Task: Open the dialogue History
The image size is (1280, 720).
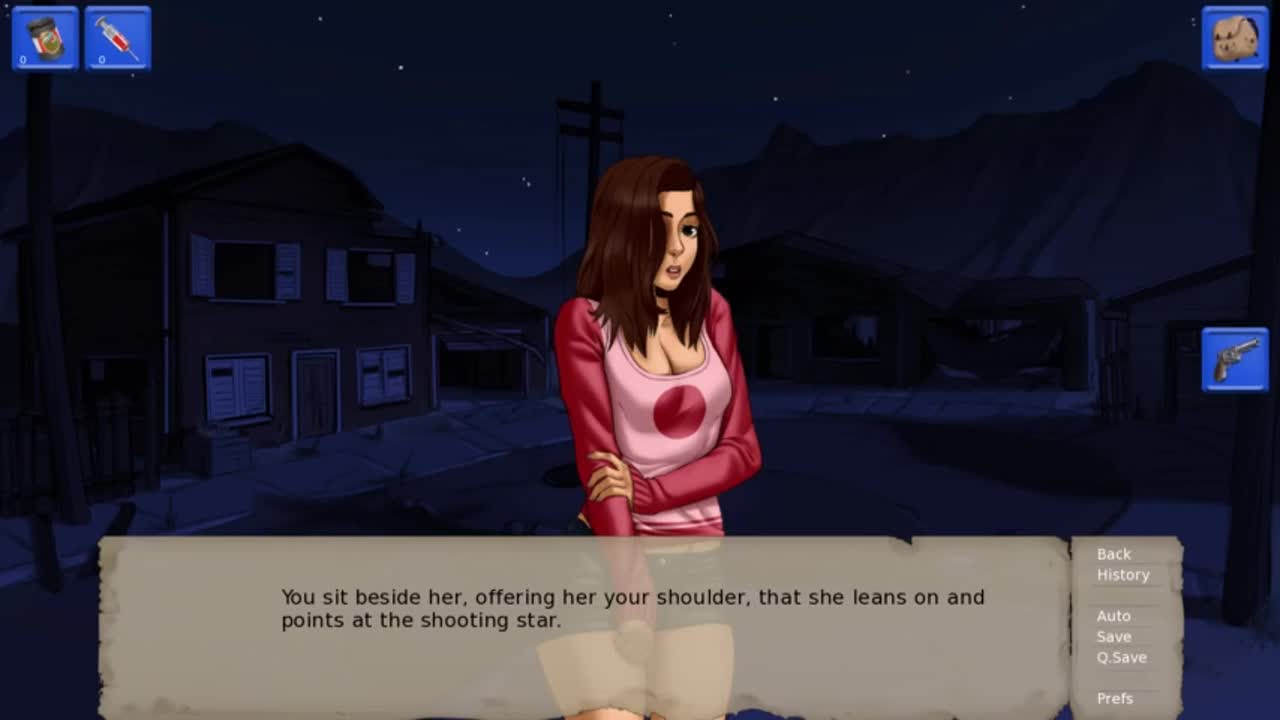Action: coord(1122,575)
